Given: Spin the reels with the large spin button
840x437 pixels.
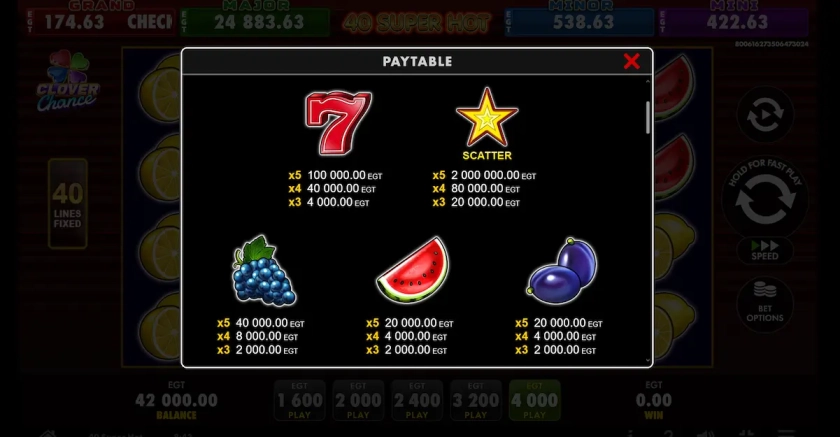Looking at the screenshot, I should (x=765, y=200).
